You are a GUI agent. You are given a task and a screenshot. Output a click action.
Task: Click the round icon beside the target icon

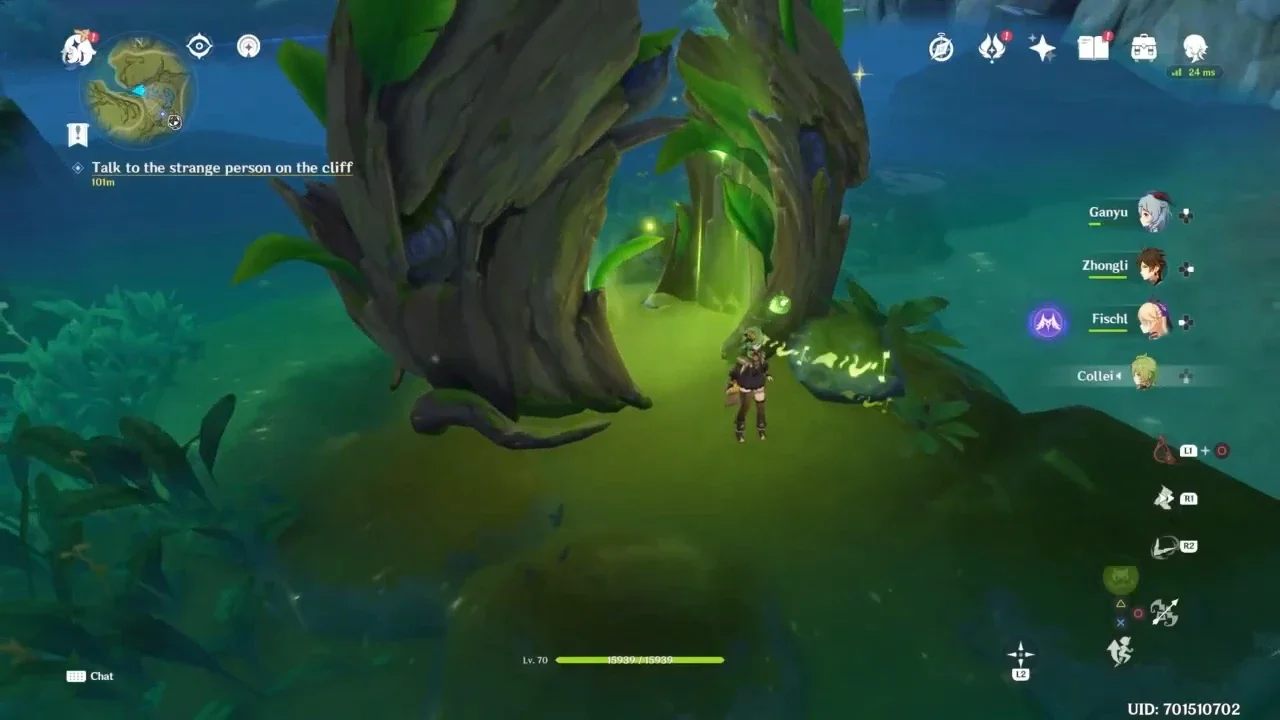point(248,46)
